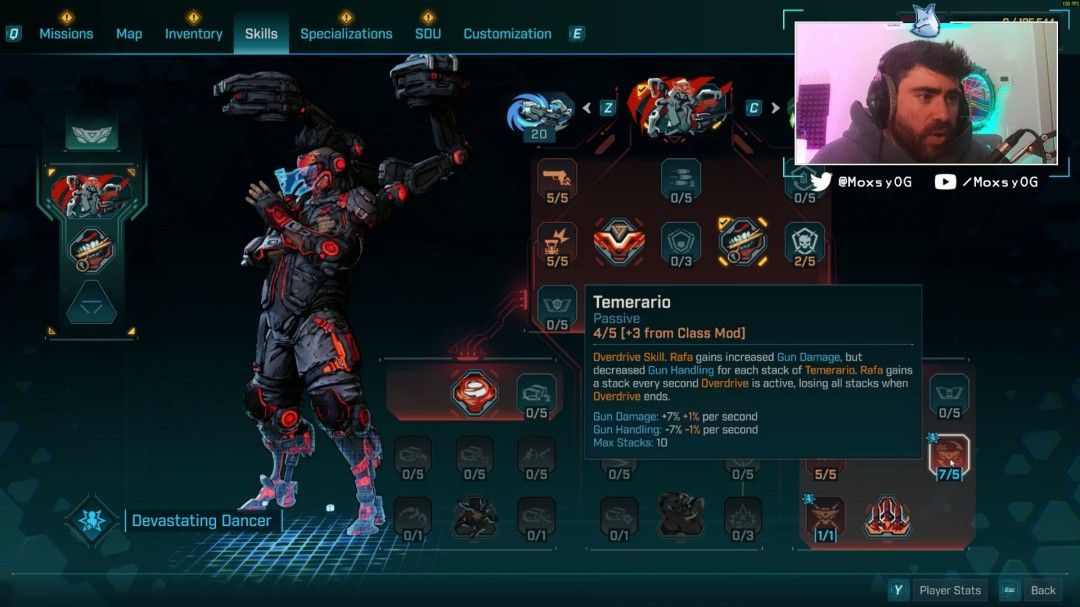The image size is (1080, 607).
Task: Select the pistol skill node showing 5/5
Action: point(557,178)
